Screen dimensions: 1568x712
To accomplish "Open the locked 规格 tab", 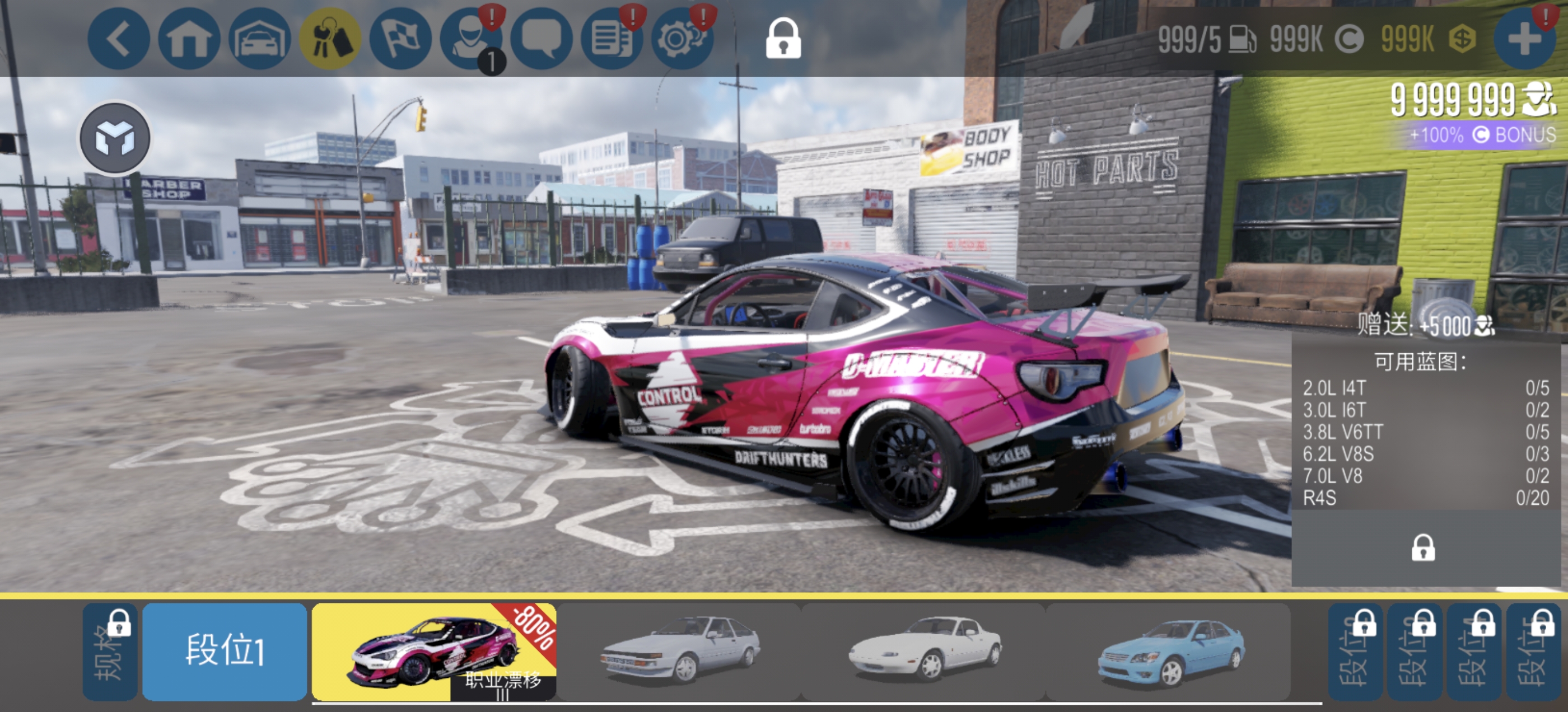I will 110,651.
